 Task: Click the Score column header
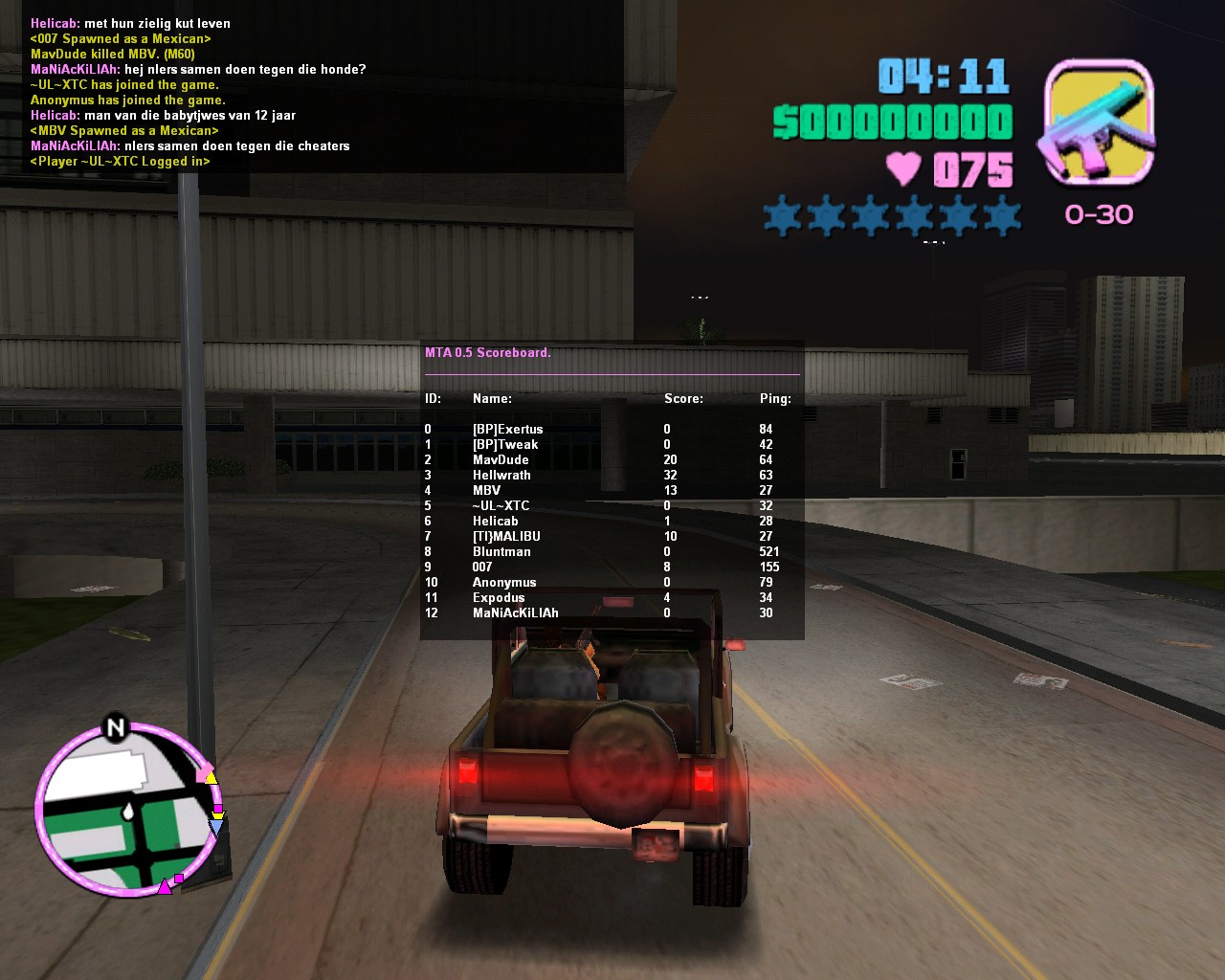[683, 399]
